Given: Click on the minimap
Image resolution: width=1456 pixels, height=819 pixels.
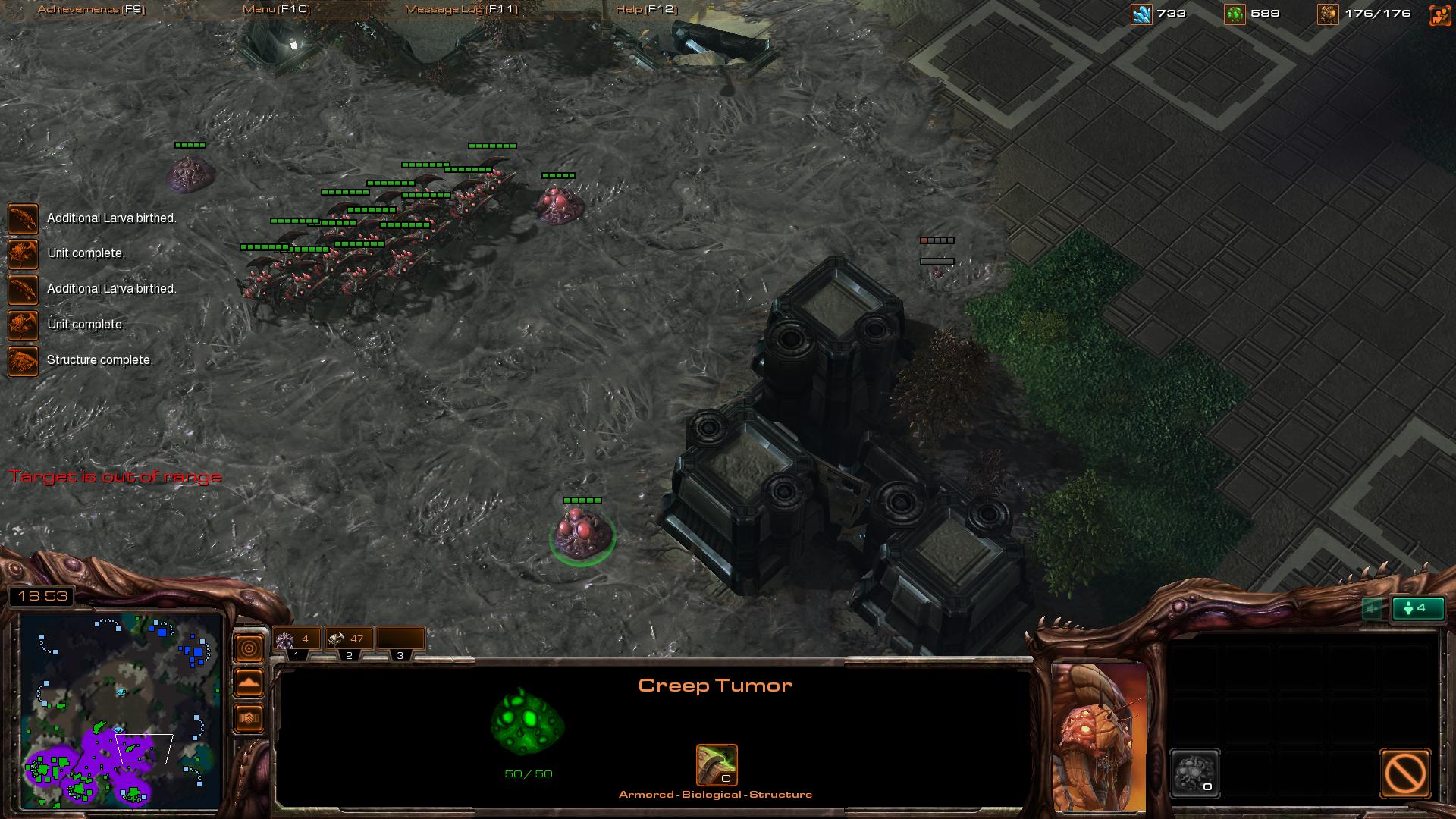Looking at the screenshot, I should (x=121, y=711).
